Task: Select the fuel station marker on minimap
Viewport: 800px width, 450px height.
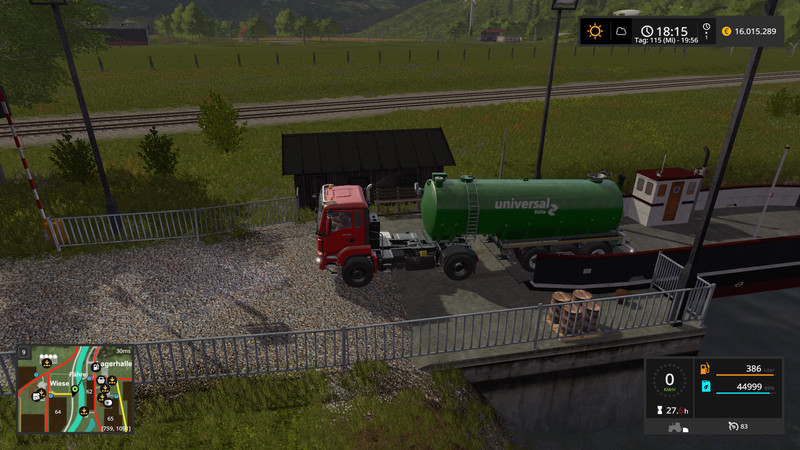Action: [94, 367]
